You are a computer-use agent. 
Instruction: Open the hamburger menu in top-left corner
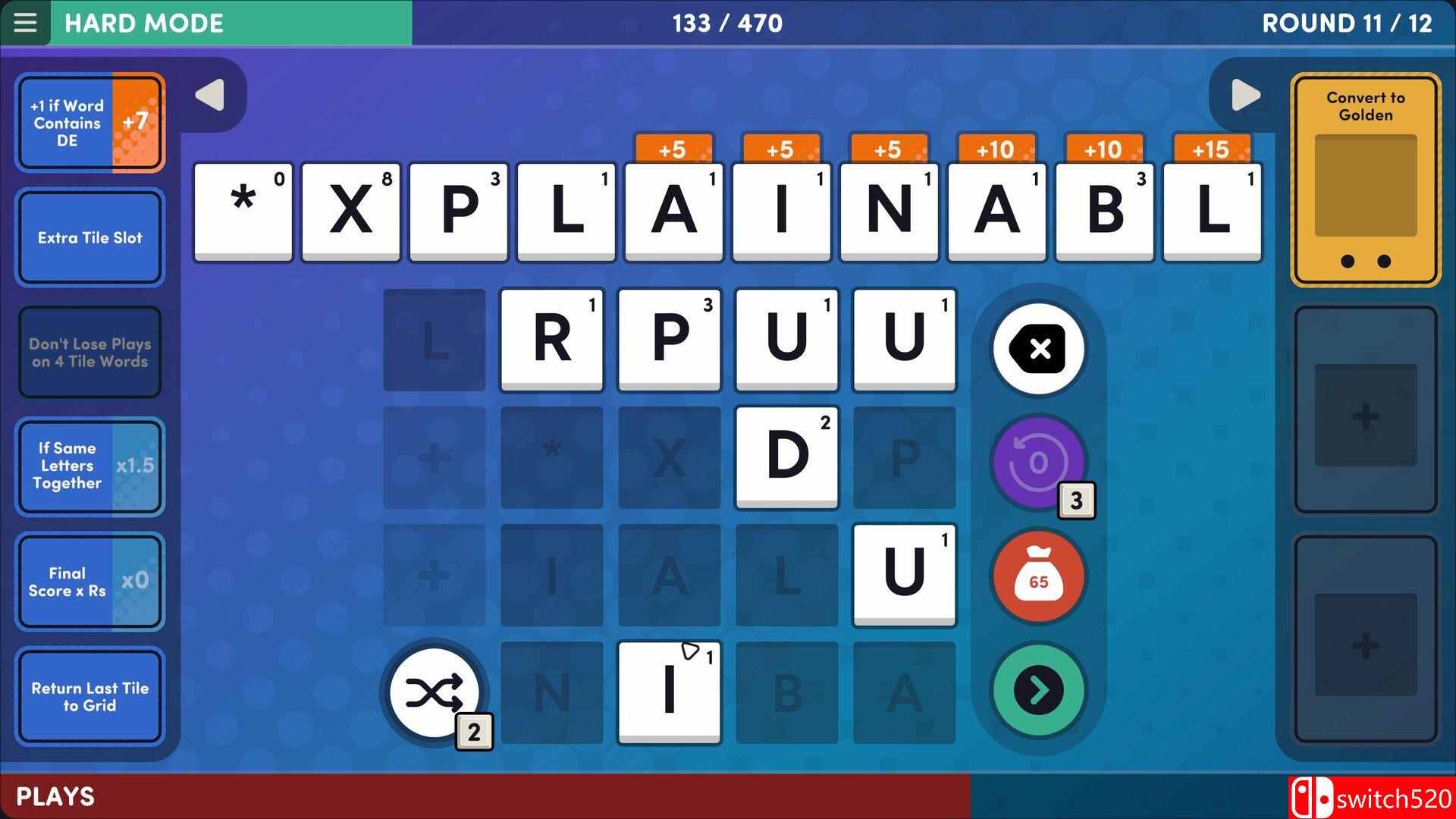pyautogui.click(x=26, y=23)
